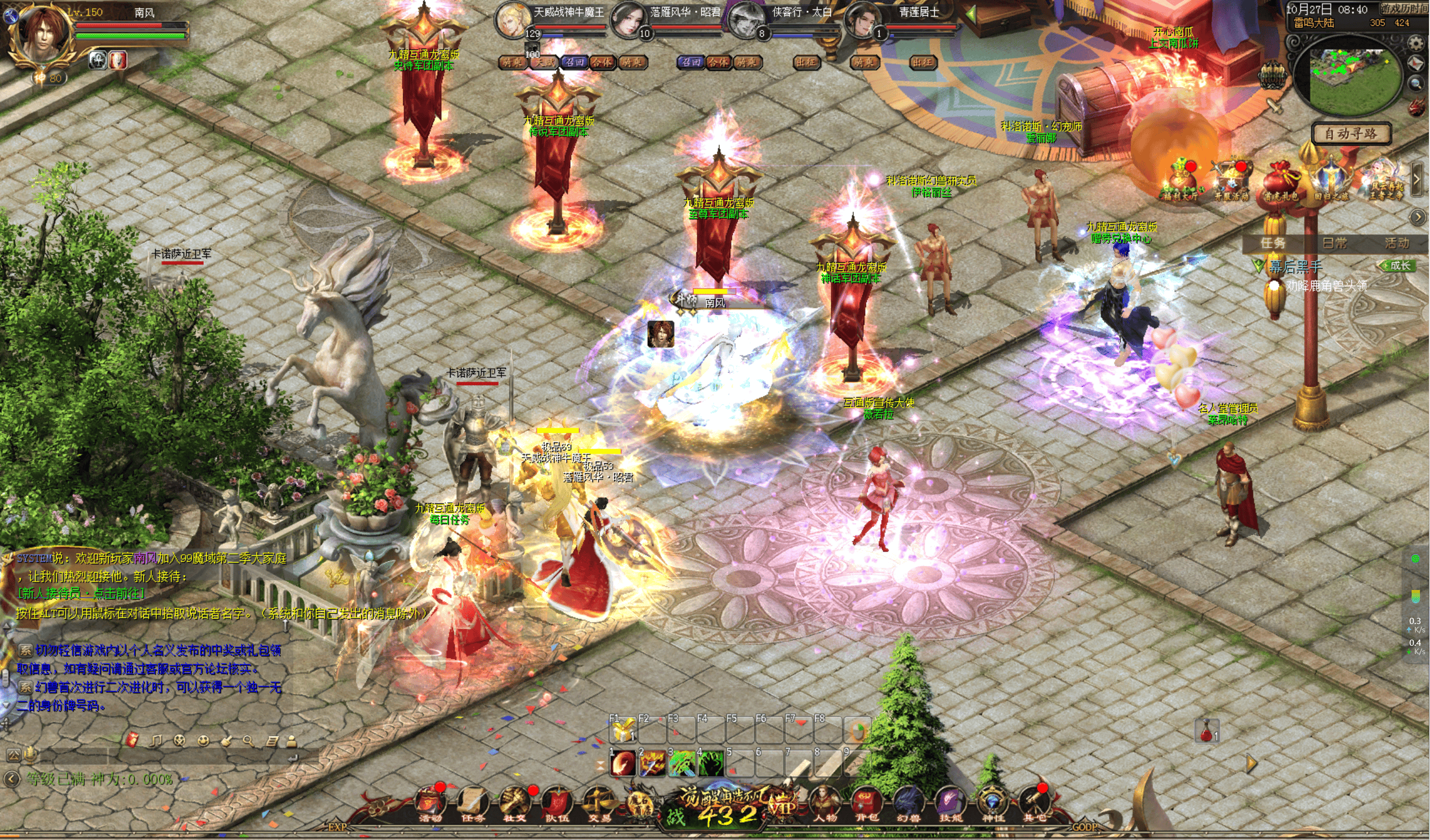Open the 背包 backpack menu
Image resolution: width=1430 pixels, height=840 pixels.
866,803
